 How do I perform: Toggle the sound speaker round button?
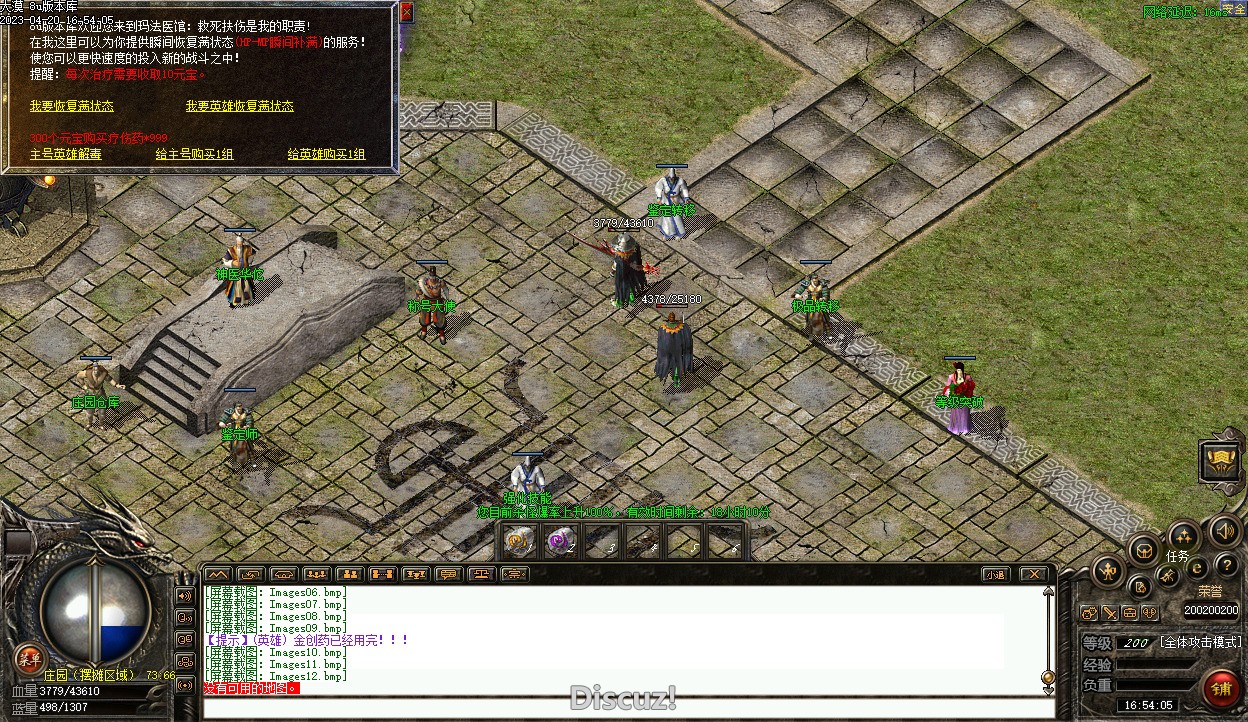pos(1223,530)
